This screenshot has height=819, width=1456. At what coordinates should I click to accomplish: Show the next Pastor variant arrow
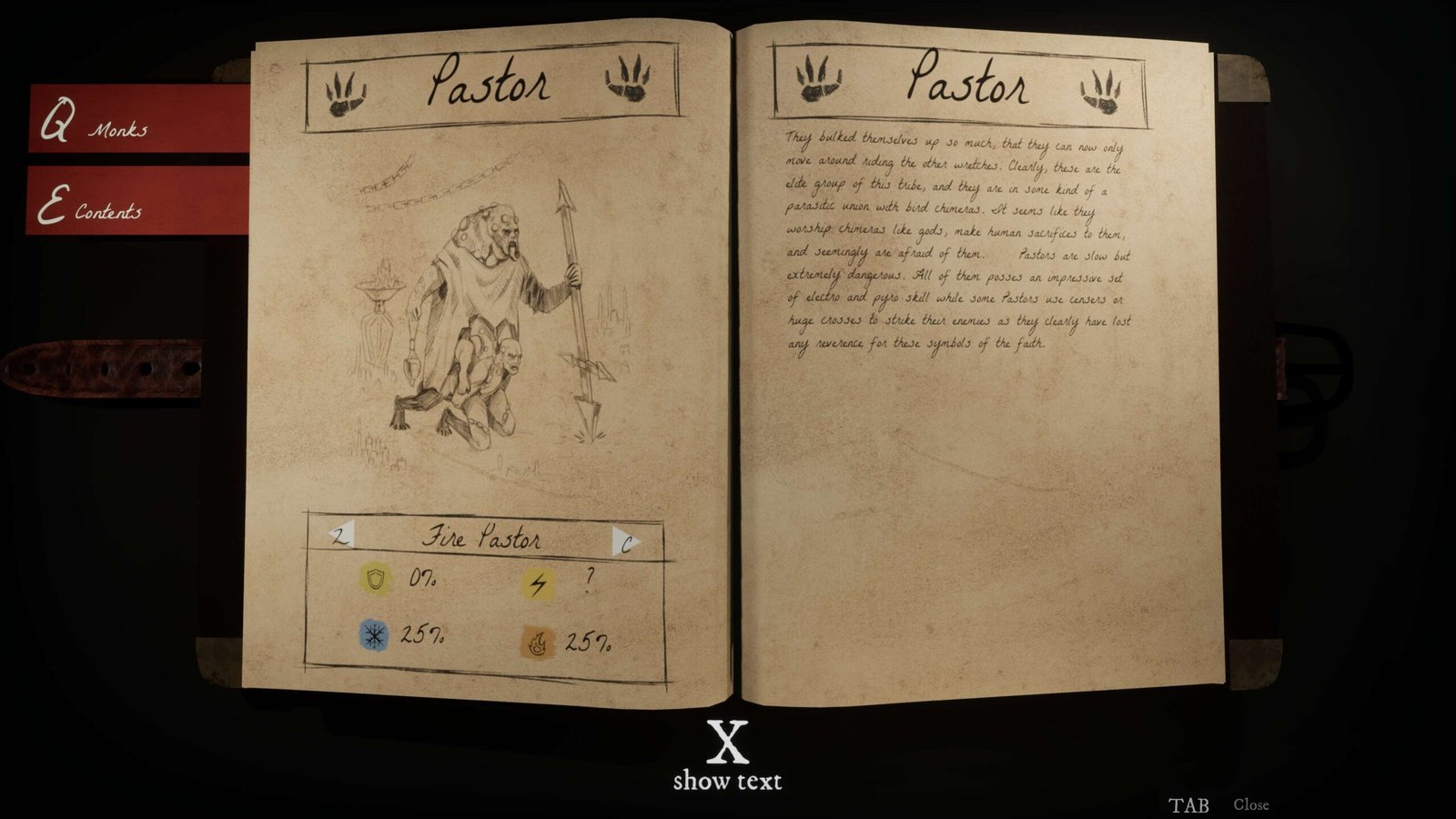point(625,542)
